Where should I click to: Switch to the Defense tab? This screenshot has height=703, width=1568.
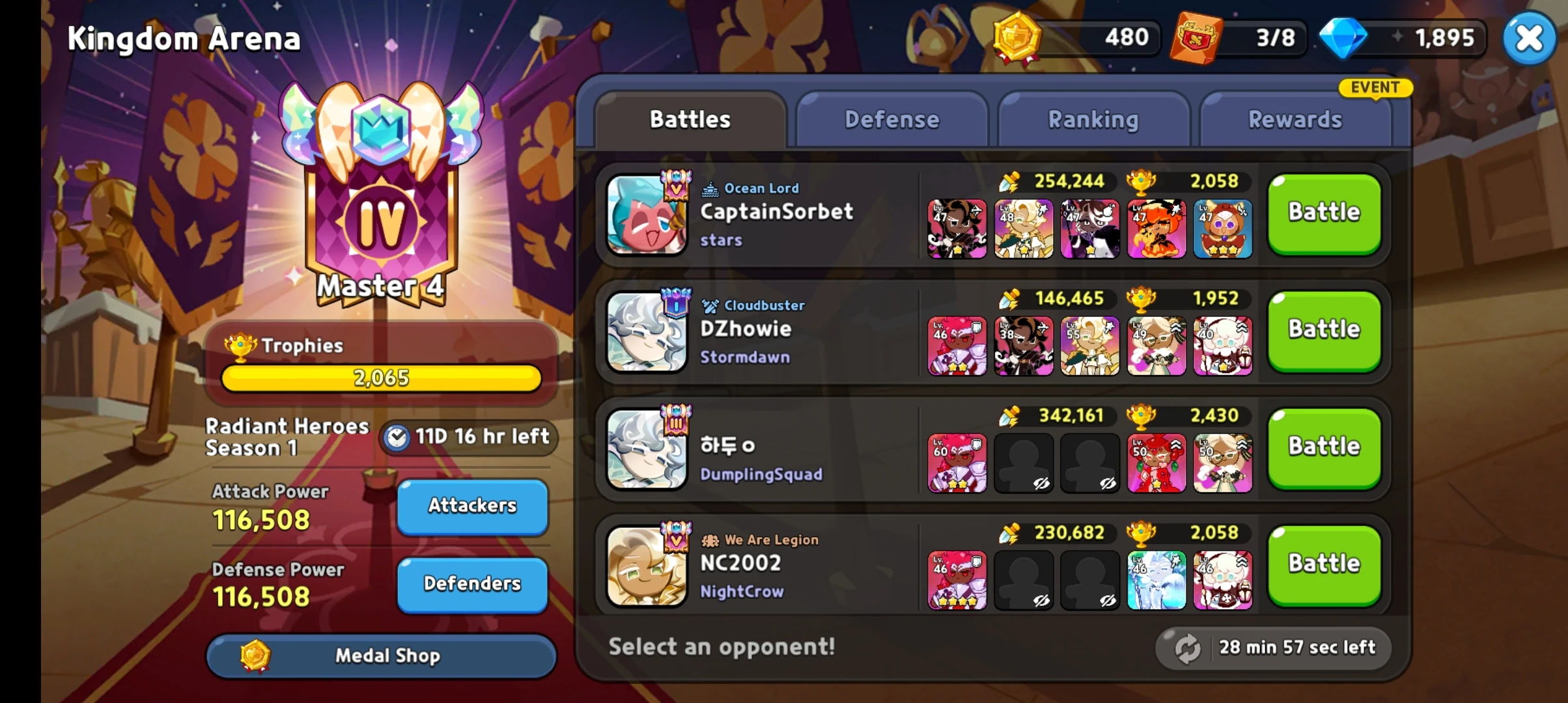[x=891, y=119]
